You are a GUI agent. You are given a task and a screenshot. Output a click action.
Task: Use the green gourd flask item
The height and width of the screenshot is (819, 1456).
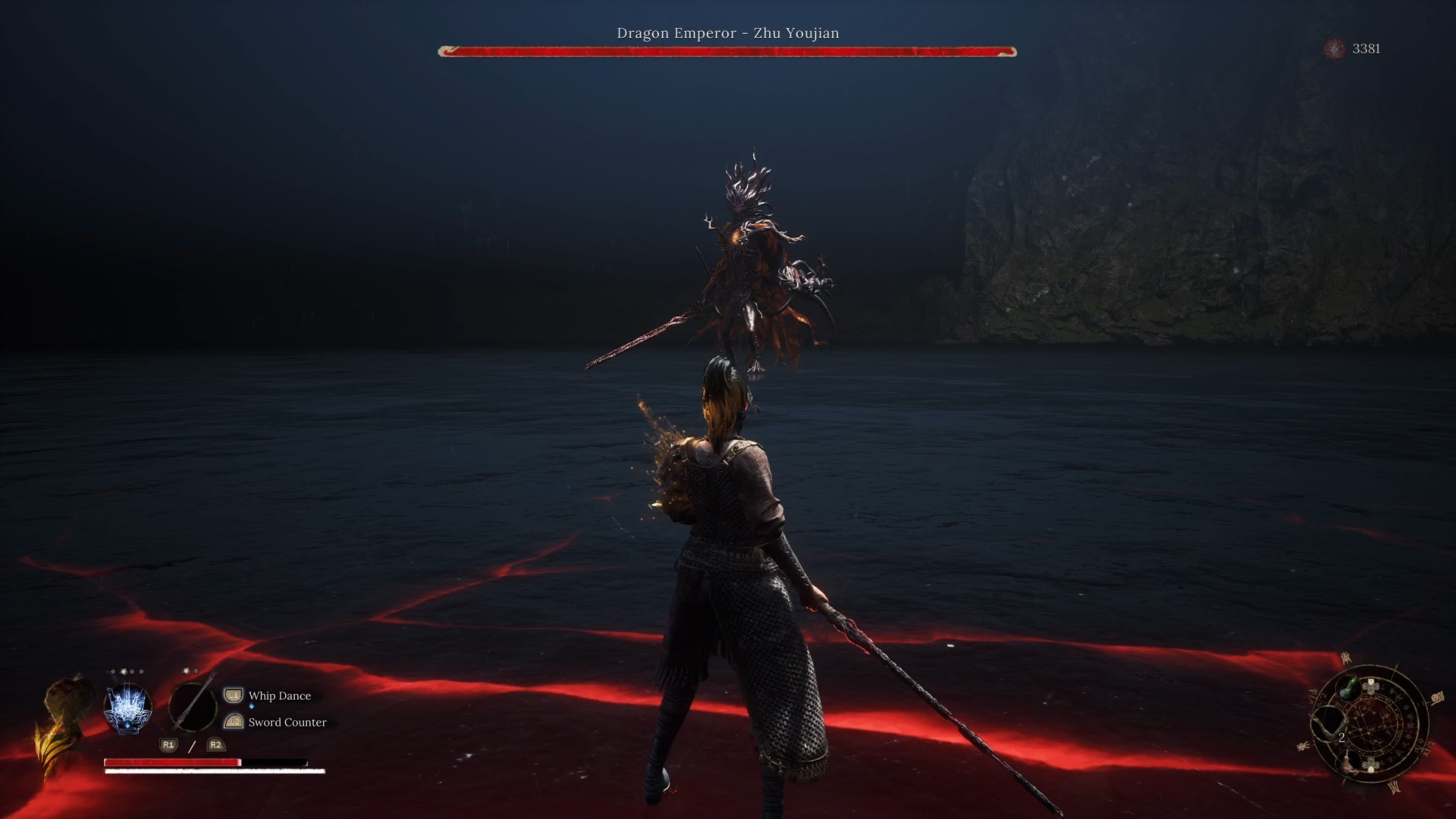click(1349, 689)
